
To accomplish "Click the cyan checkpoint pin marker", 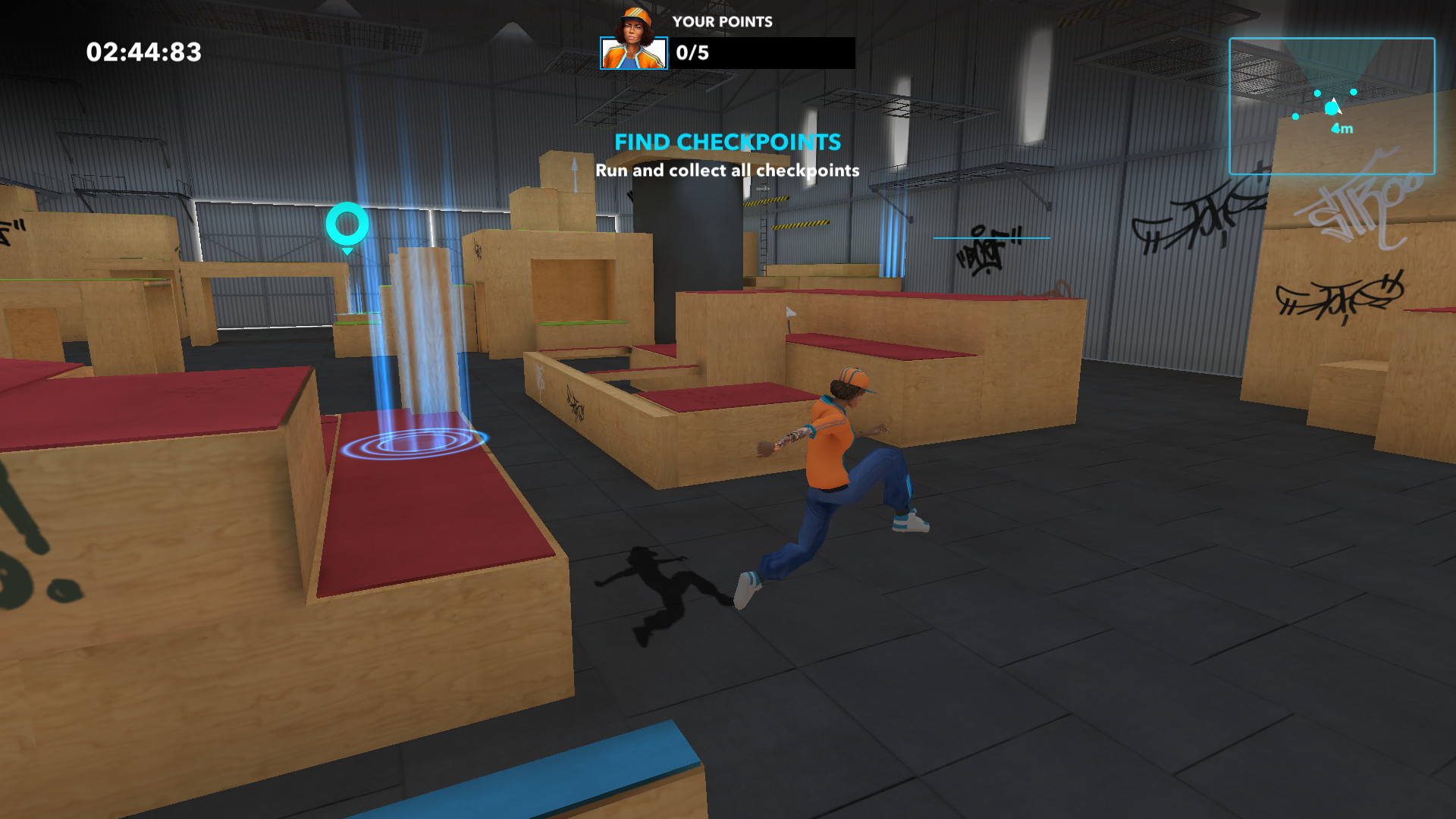I will point(347,224).
